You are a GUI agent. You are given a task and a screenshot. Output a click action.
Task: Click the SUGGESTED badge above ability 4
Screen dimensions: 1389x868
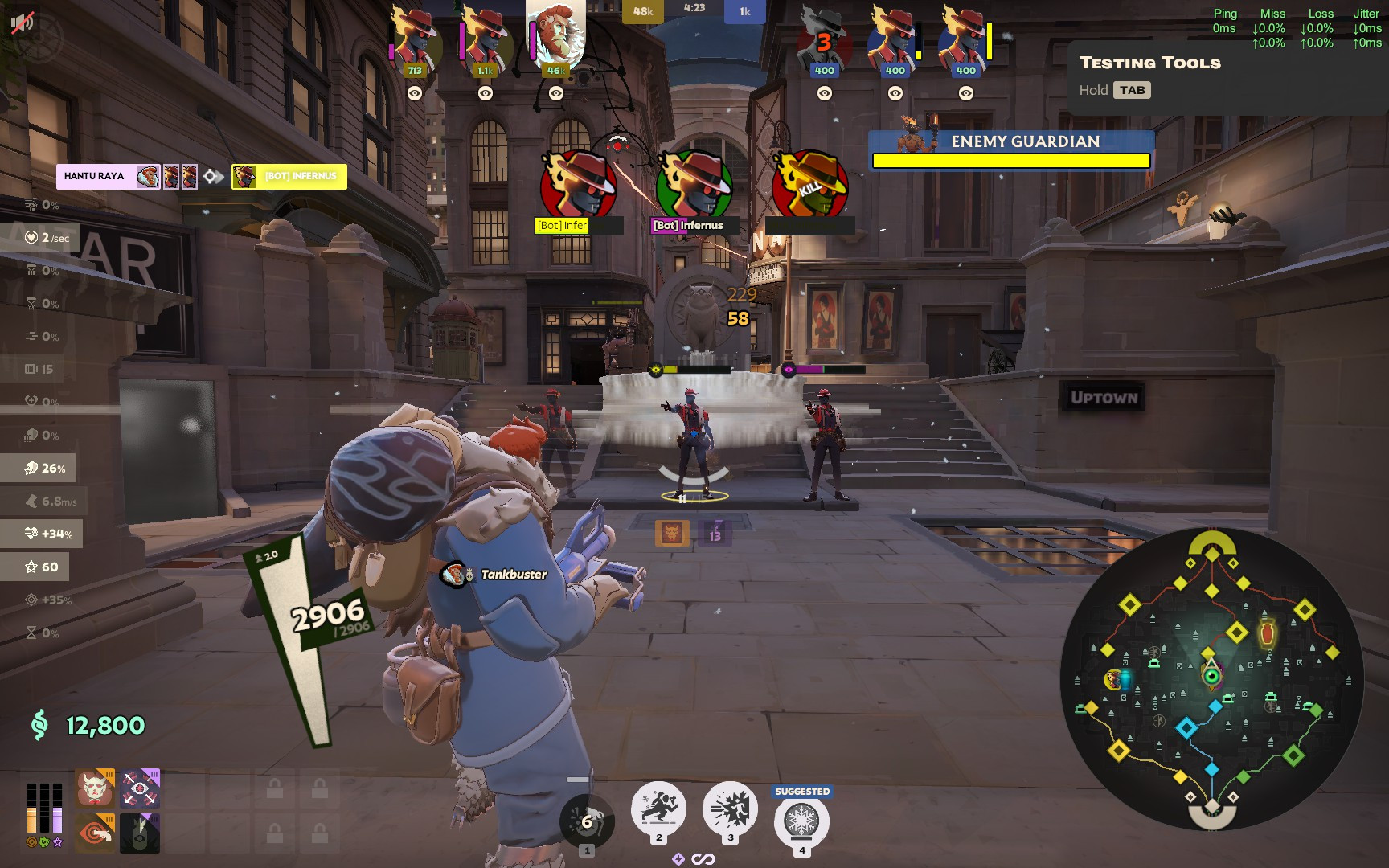(801, 791)
